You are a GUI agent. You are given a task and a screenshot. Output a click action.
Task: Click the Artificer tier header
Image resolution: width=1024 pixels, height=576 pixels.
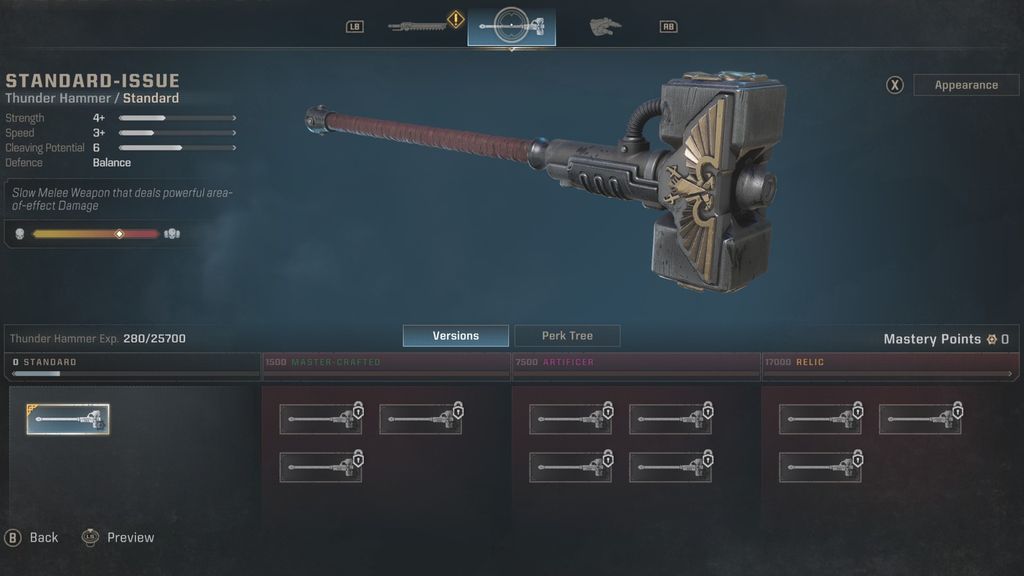click(x=635, y=362)
